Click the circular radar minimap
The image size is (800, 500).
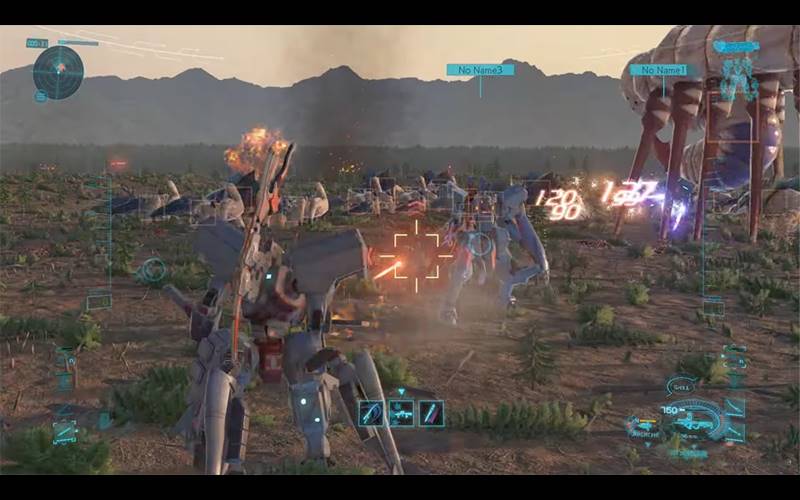58,71
